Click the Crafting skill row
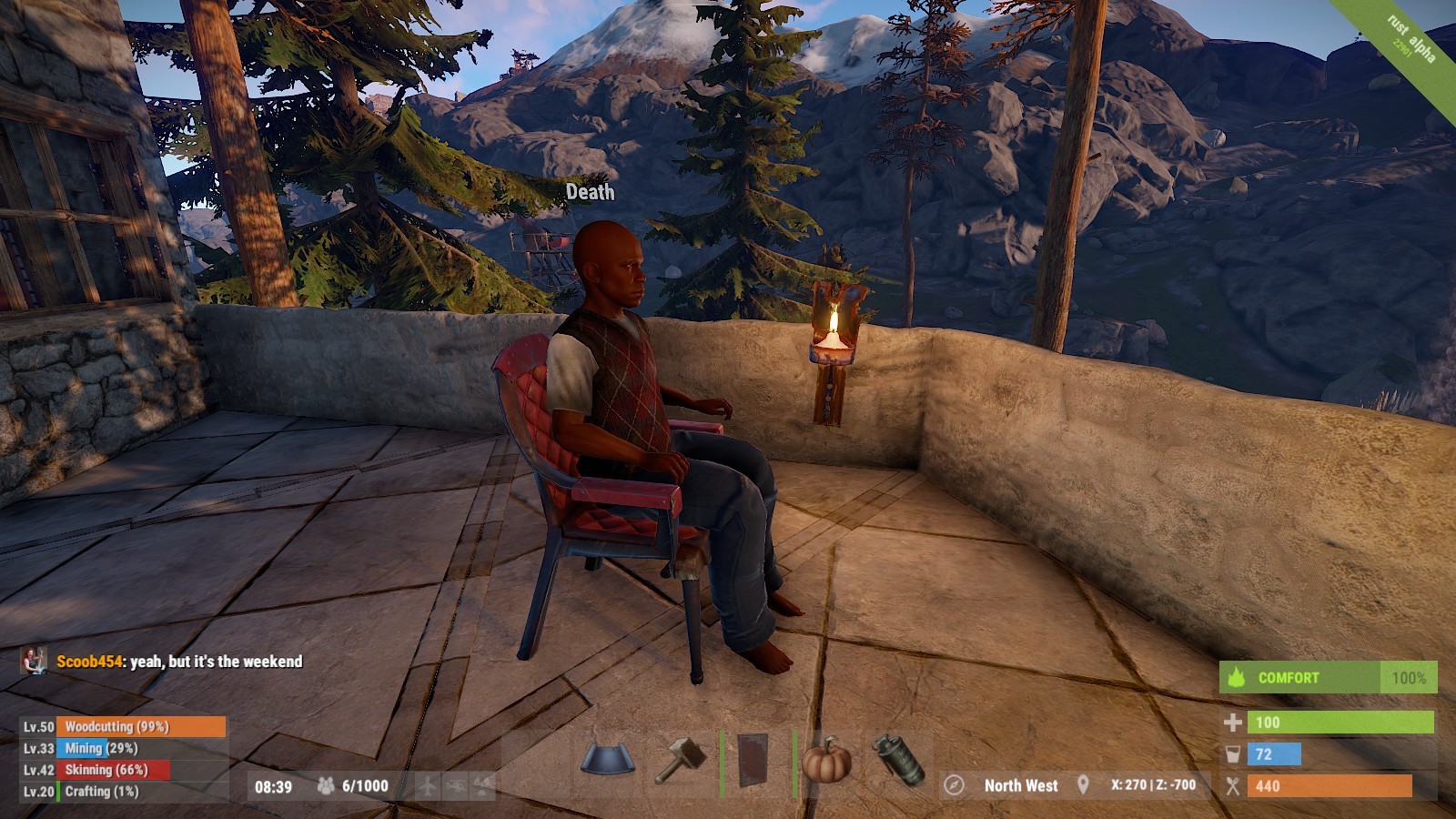The height and width of the screenshot is (819, 1456). click(123, 792)
